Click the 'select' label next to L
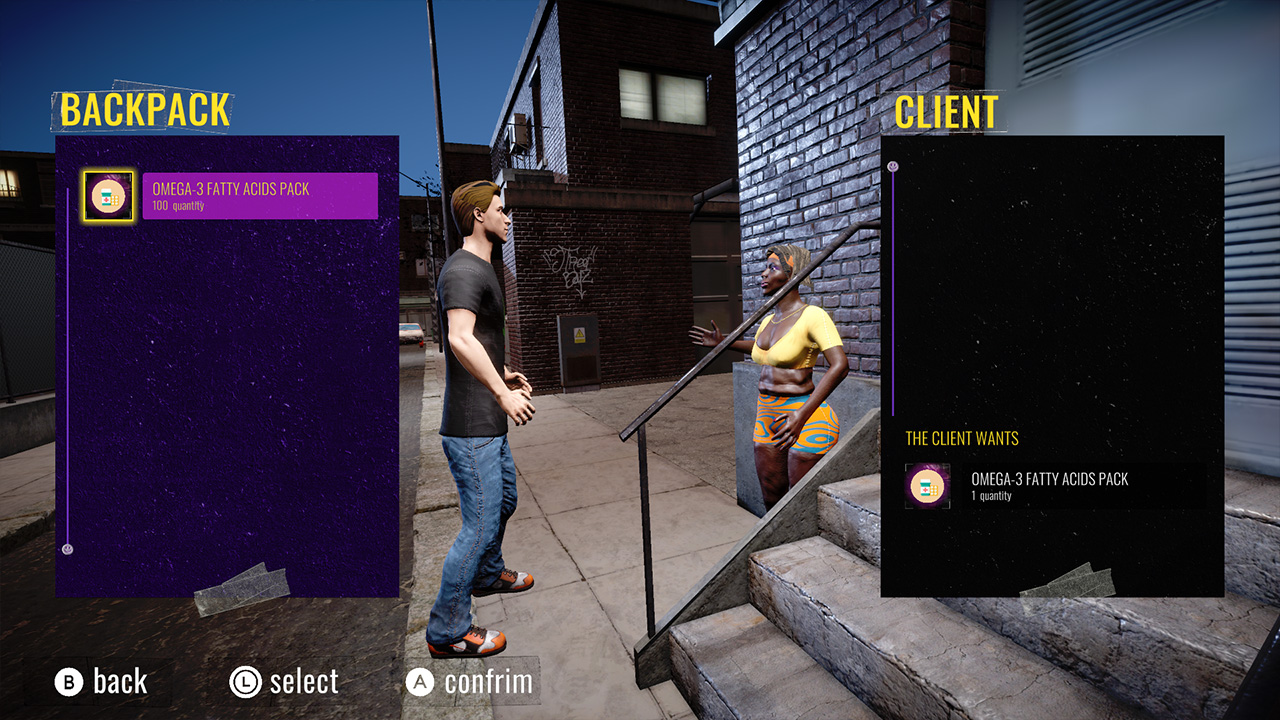This screenshot has height=720, width=1280. coord(303,682)
